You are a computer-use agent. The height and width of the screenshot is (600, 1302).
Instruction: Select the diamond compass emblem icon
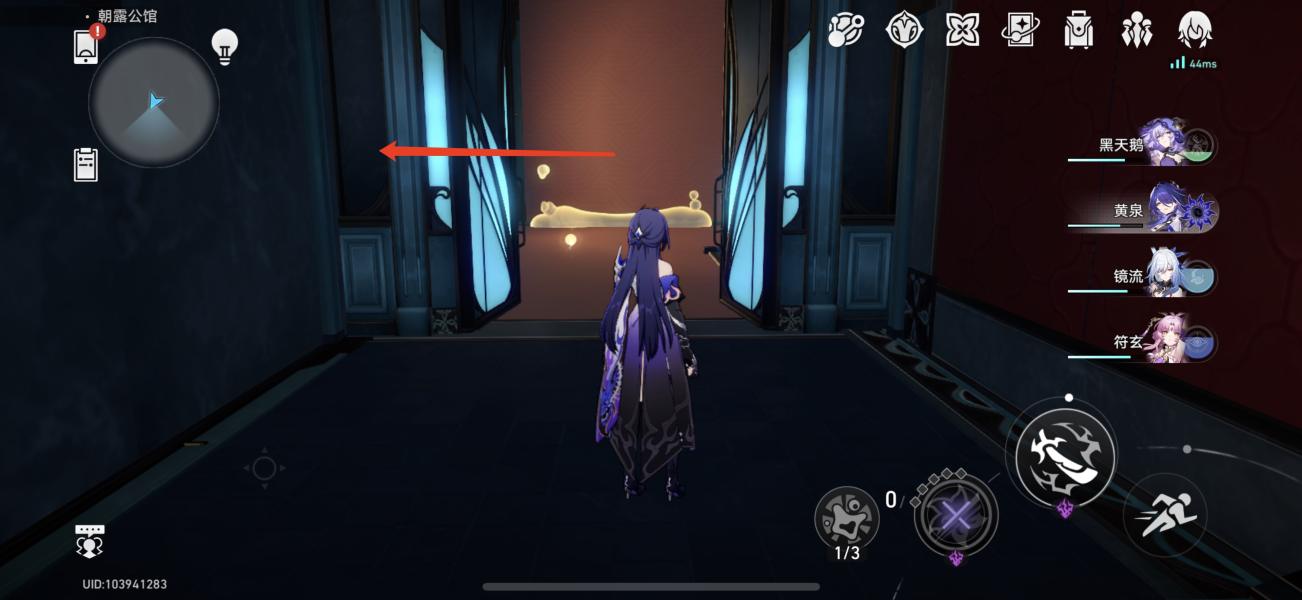(x=904, y=30)
